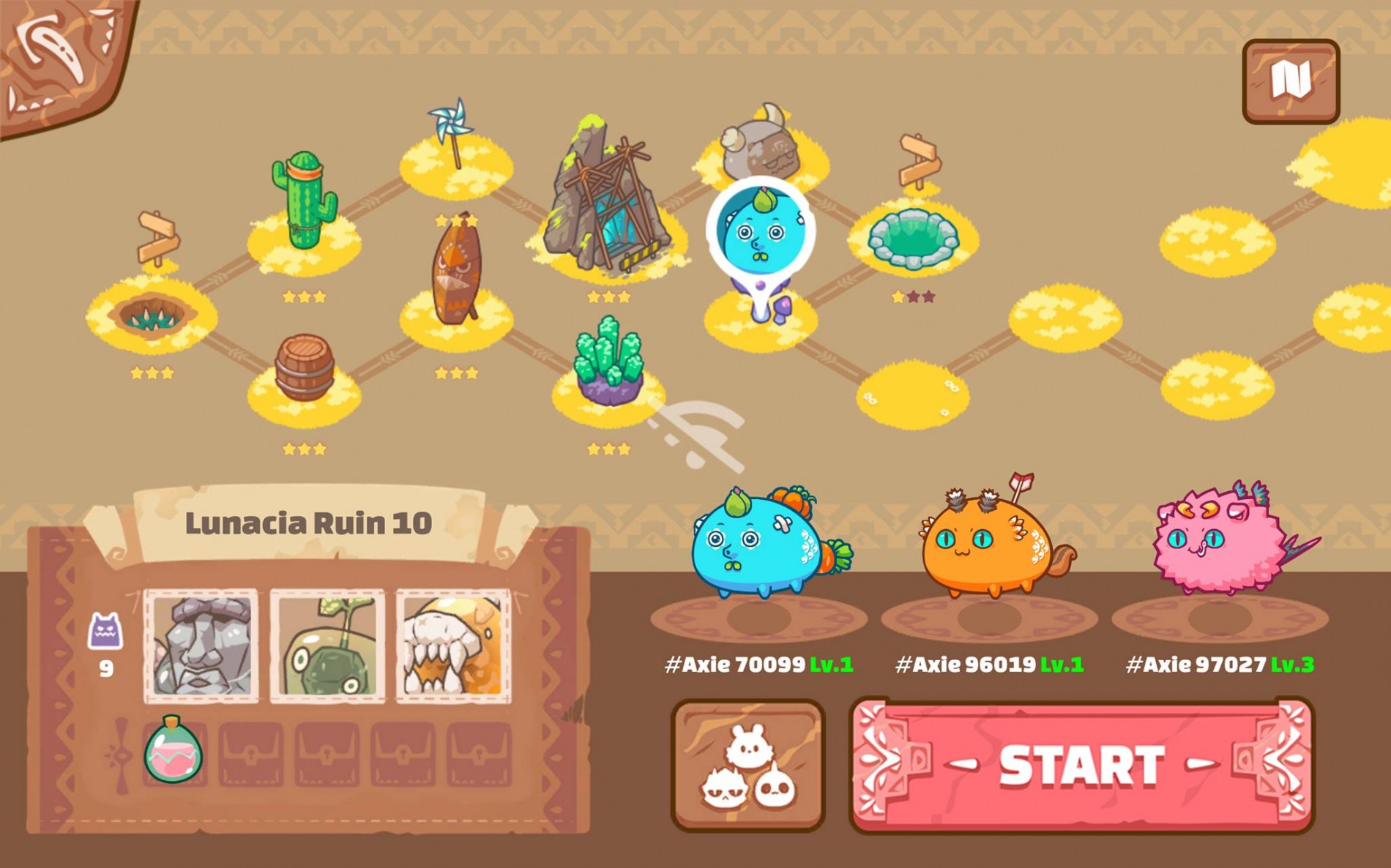Open the world map button
The height and width of the screenshot is (868, 1391).
[1291, 81]
